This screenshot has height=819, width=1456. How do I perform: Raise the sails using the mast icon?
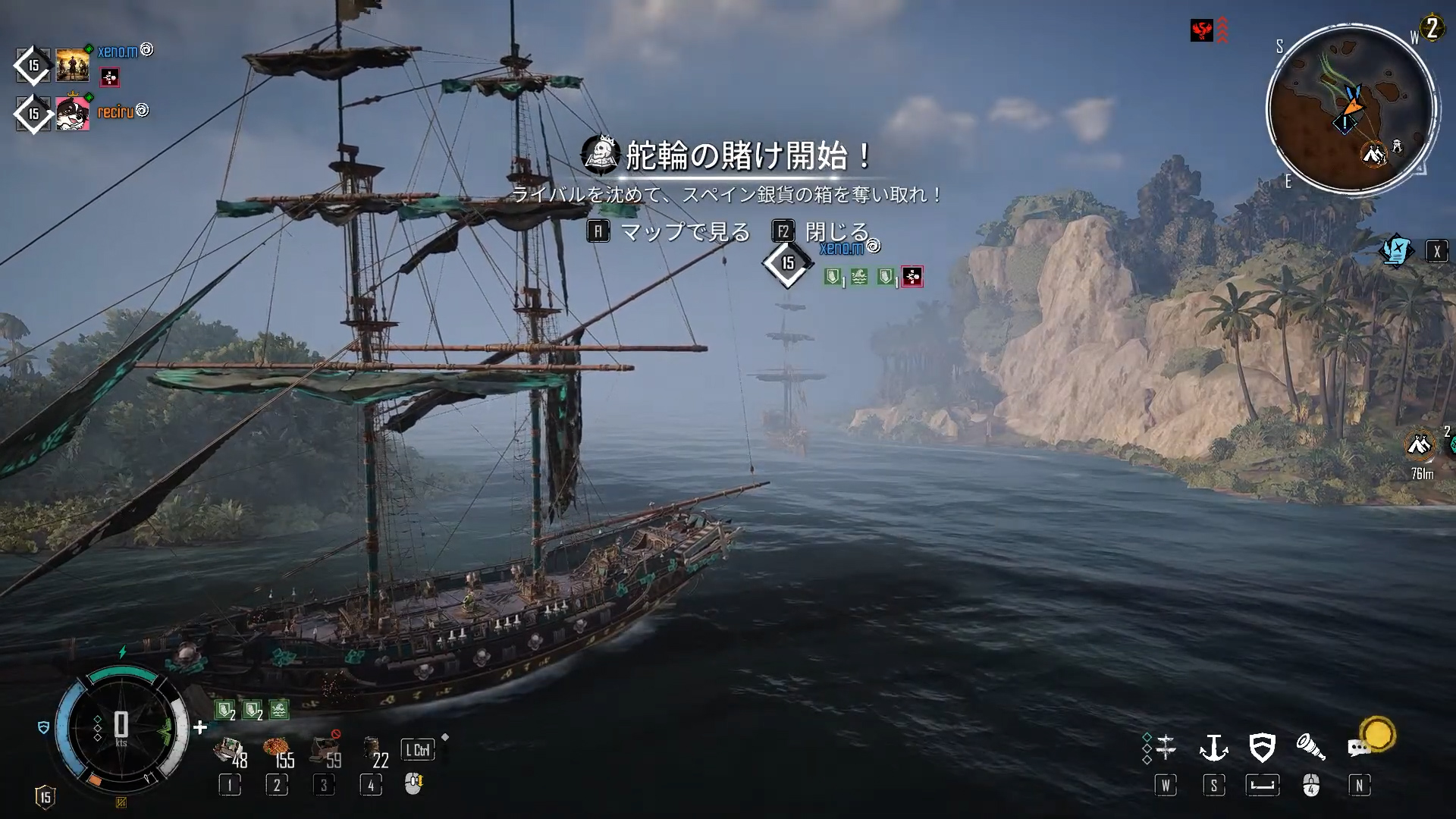1166,748
